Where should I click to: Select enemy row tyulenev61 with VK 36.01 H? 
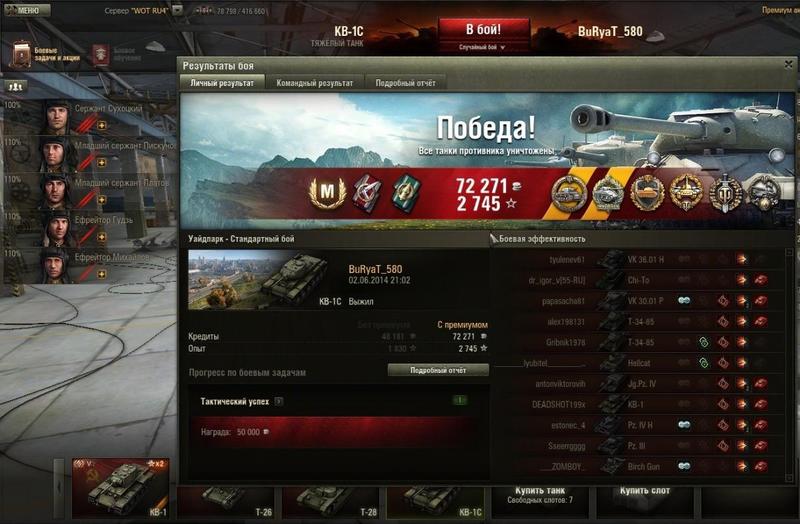click(638, 258)
